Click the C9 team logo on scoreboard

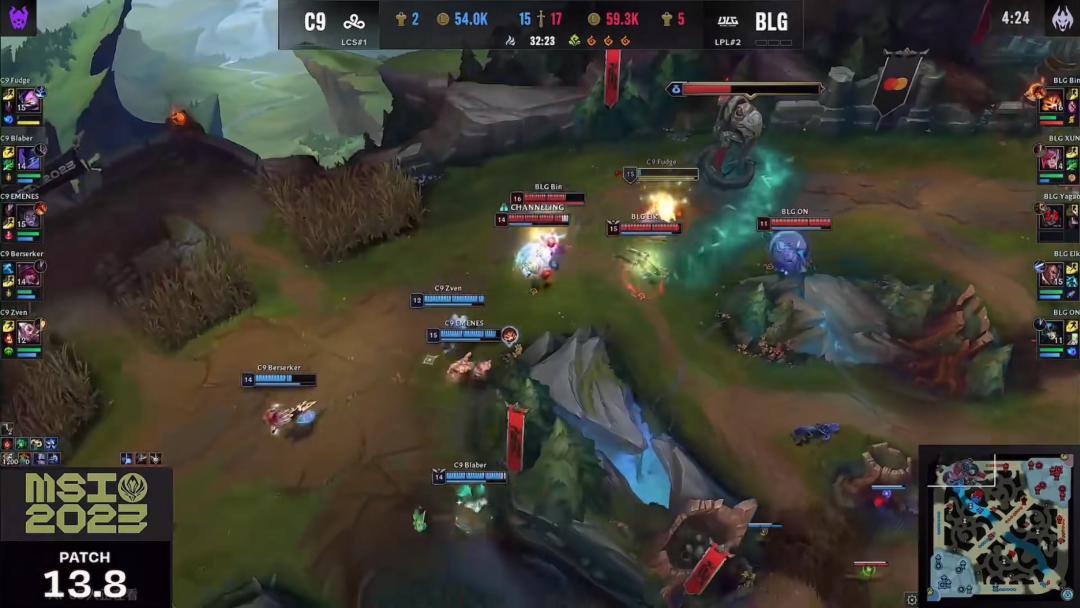coord(354,22)
